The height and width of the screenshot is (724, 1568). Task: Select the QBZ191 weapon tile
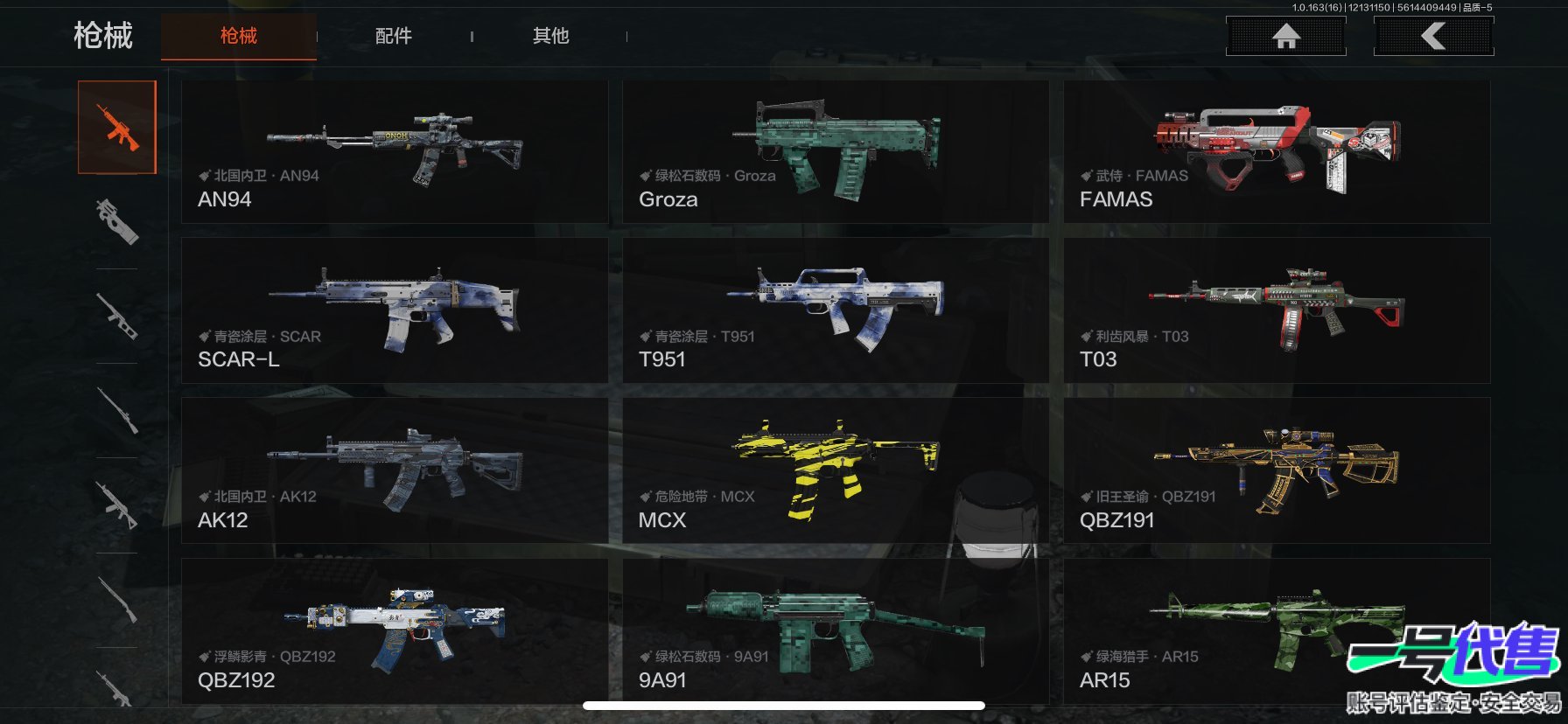[1277, 470]
